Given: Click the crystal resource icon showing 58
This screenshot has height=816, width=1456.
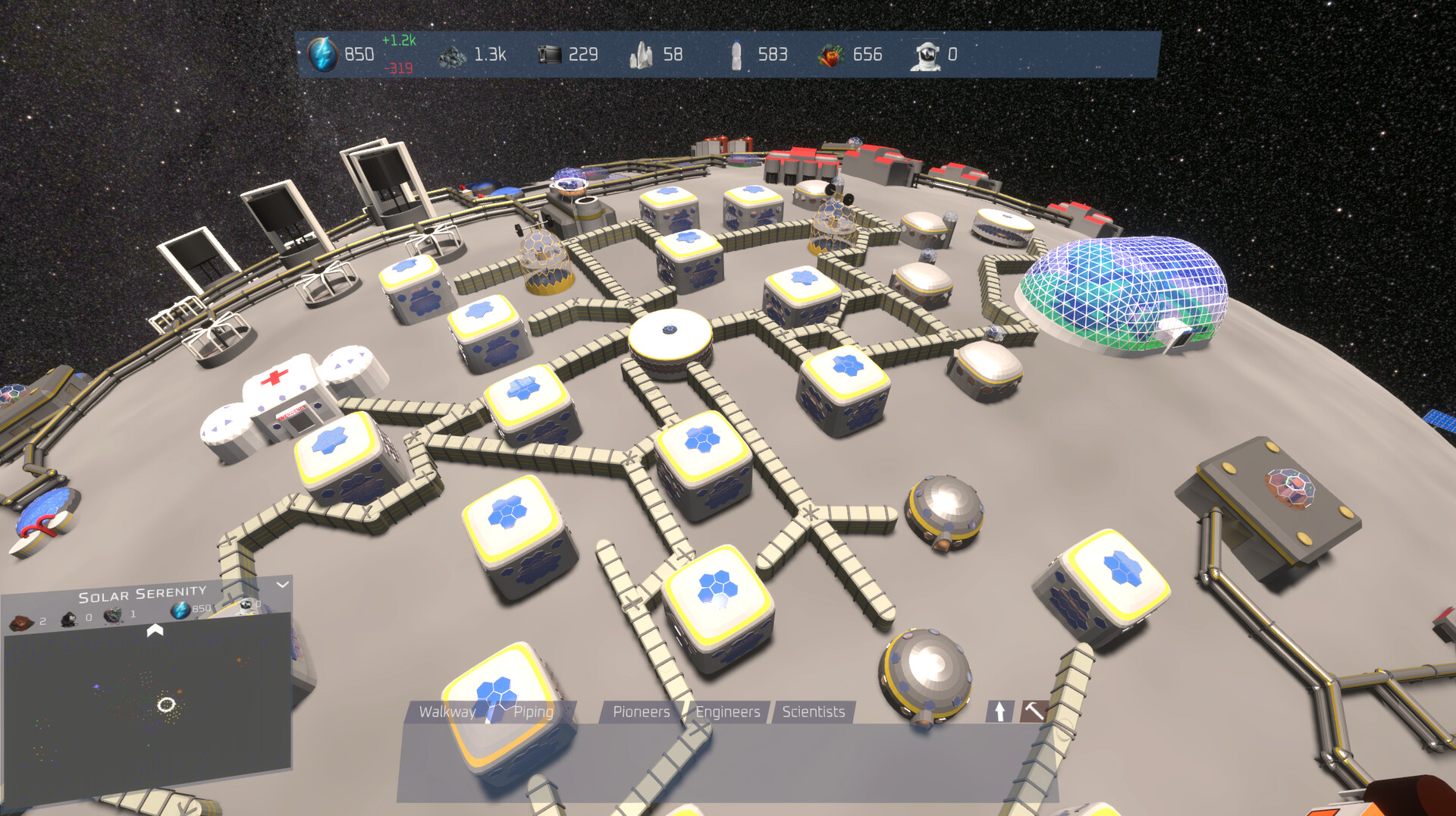Looking at the screenshot, I should pyautogui.click(x=642, y=55).
